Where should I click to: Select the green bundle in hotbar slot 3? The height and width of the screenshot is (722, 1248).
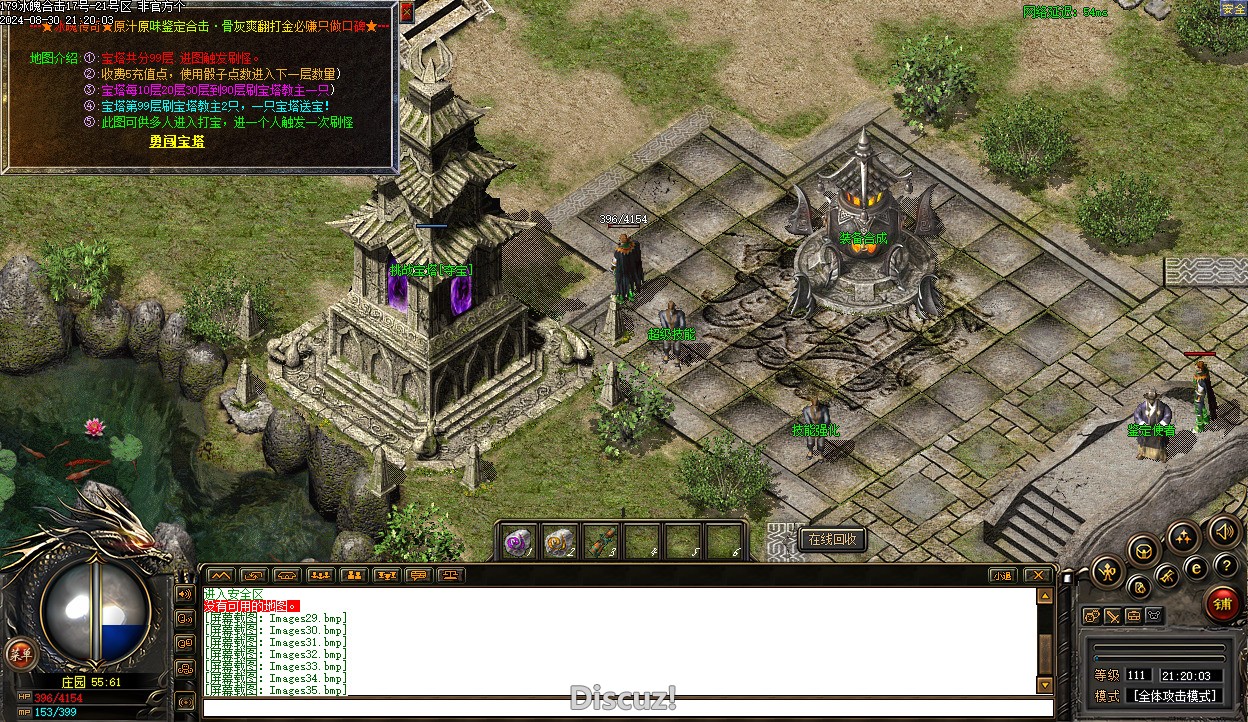(x=599, y=542)
